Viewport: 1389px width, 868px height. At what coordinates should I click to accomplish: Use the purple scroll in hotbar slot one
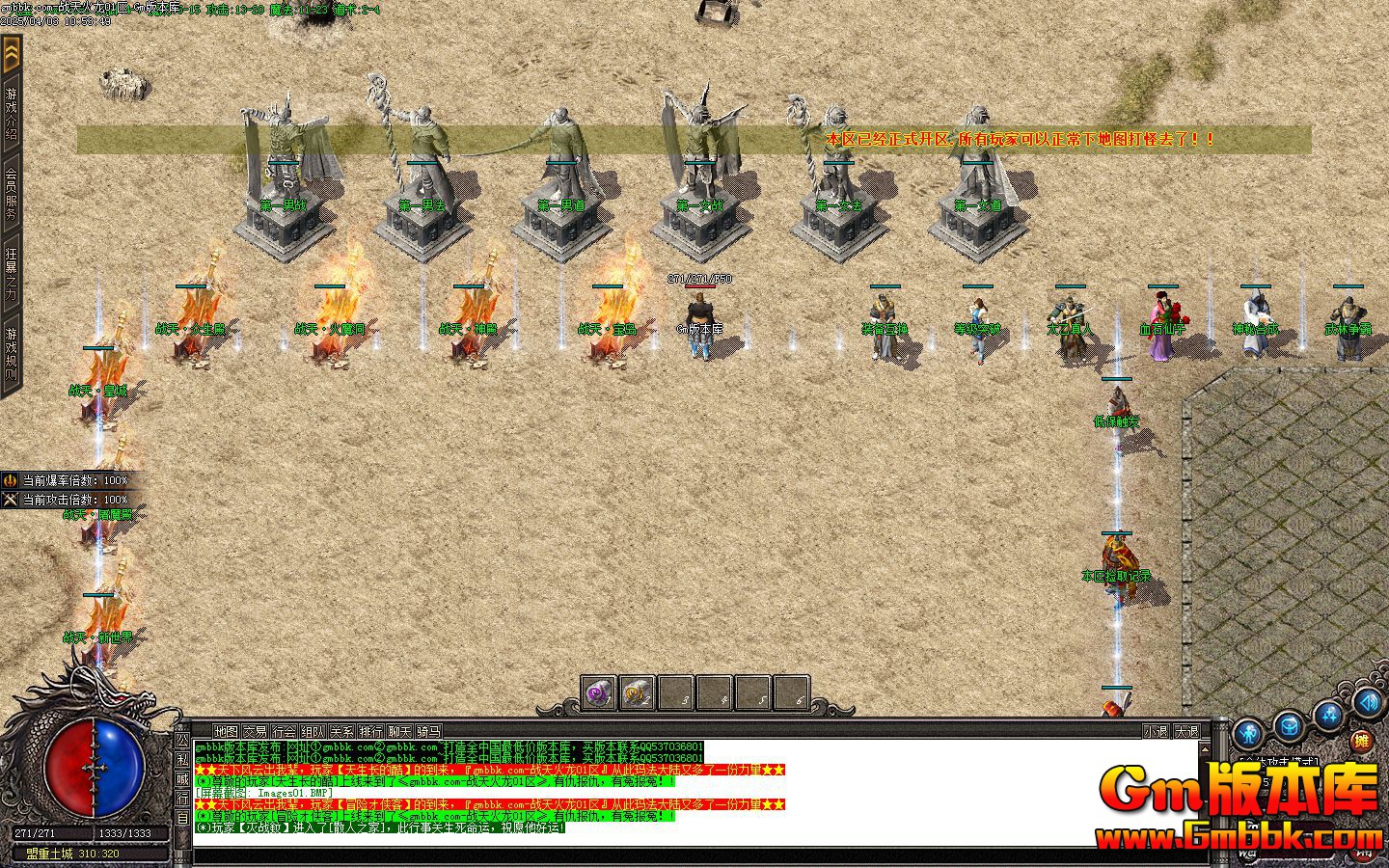click(599, 693)
